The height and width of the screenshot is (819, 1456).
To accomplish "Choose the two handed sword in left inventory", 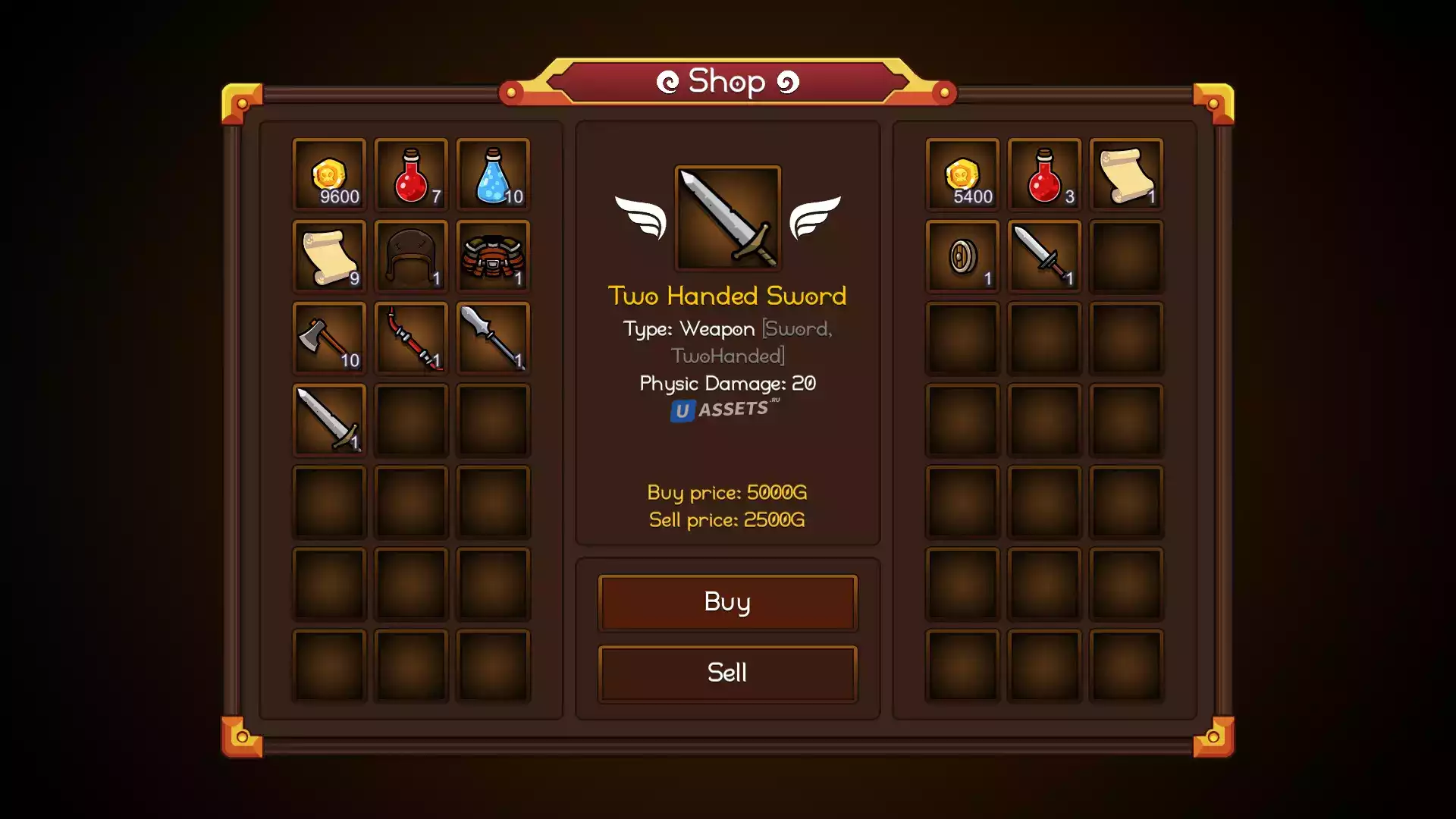I will 329,420.
